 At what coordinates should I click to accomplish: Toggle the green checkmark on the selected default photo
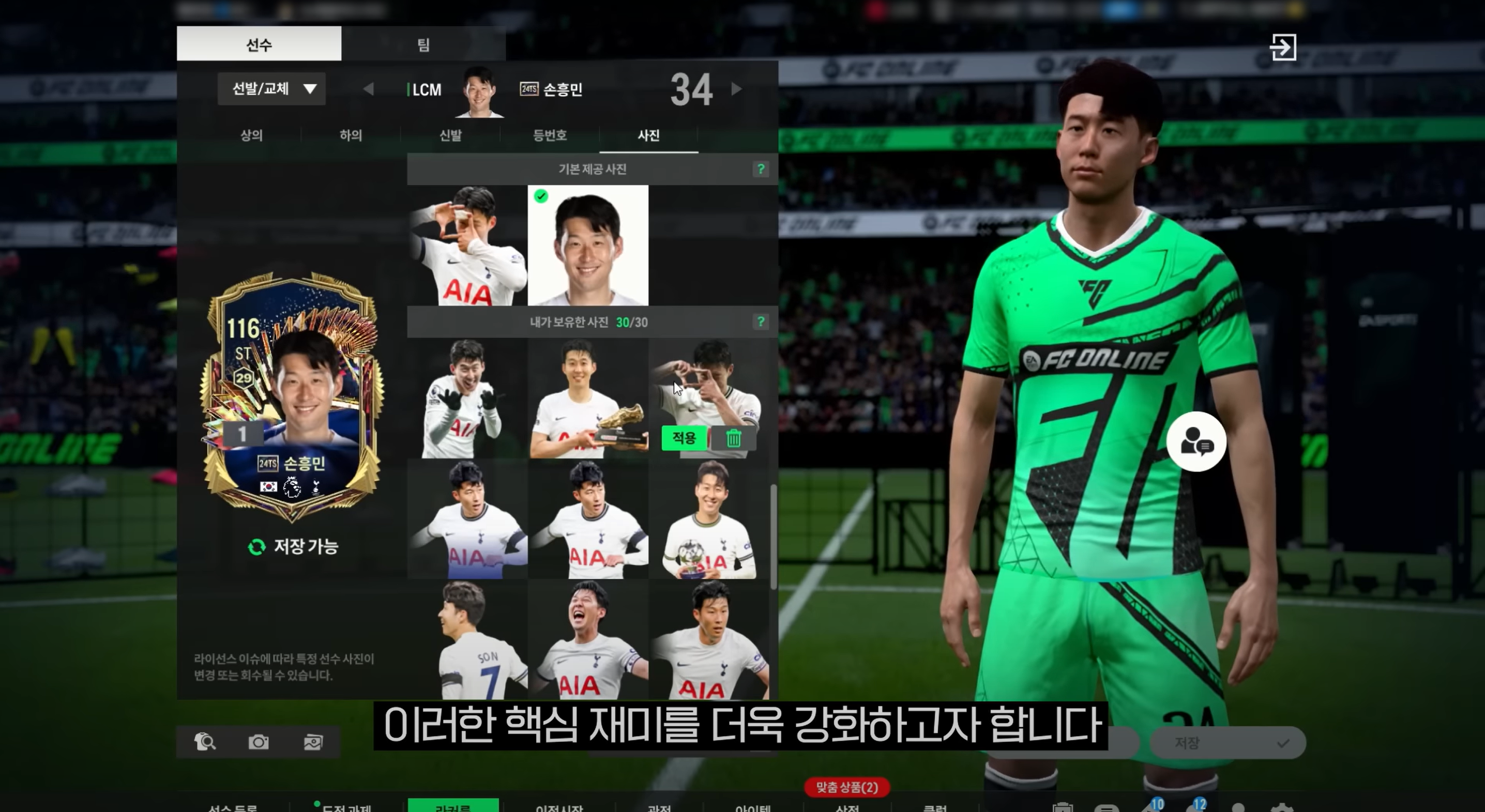(541, 197)
